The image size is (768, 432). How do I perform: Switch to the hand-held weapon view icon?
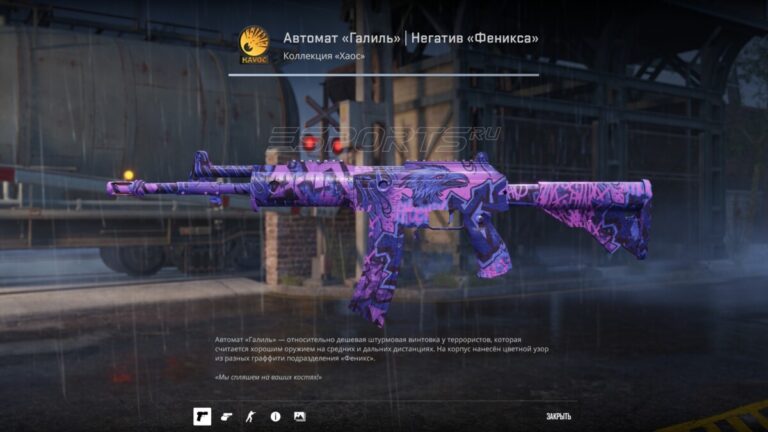[x=227, y=416]
